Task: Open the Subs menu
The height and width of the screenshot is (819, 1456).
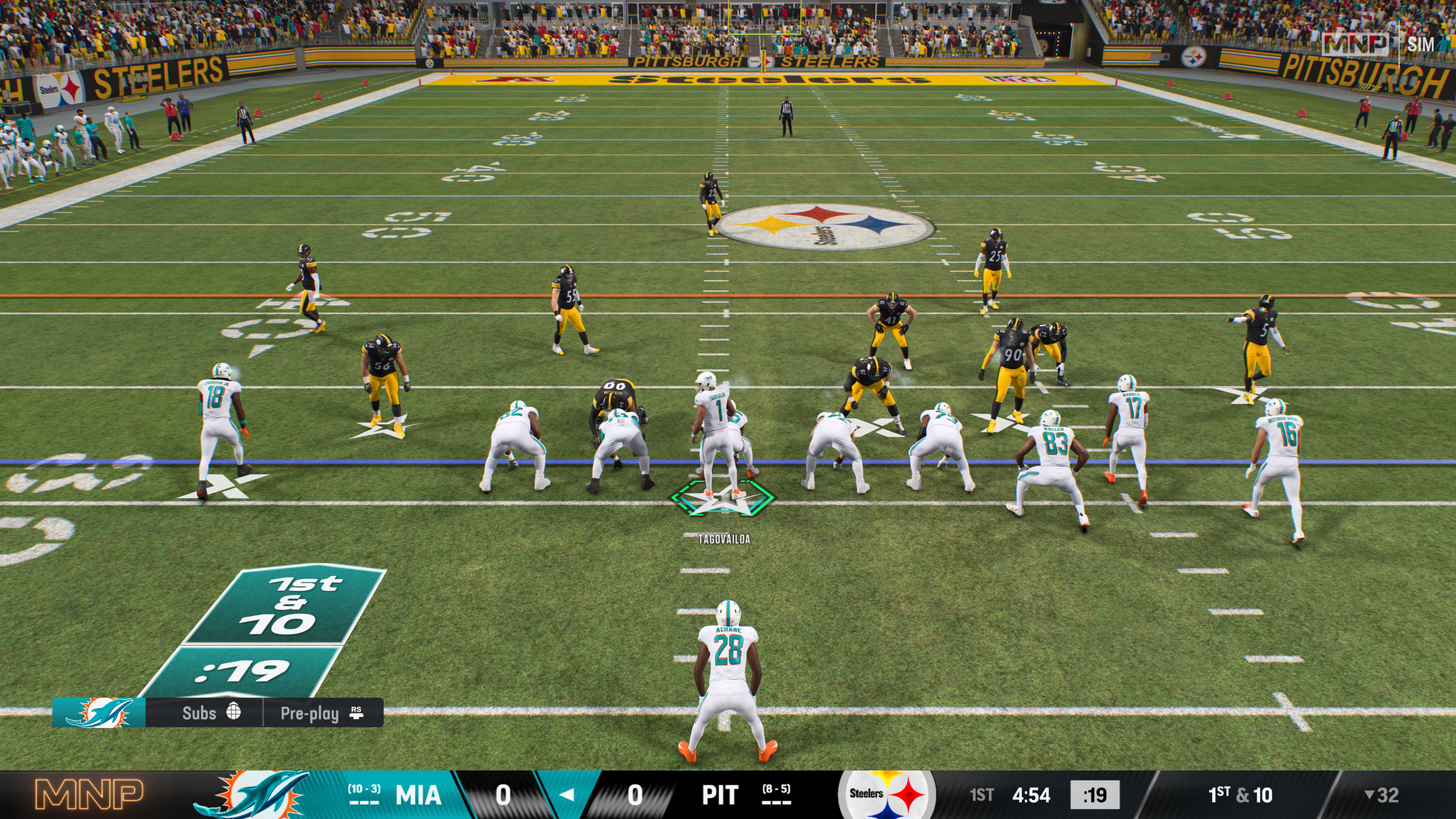Action: pyautogui.click(x=210, y=713)
